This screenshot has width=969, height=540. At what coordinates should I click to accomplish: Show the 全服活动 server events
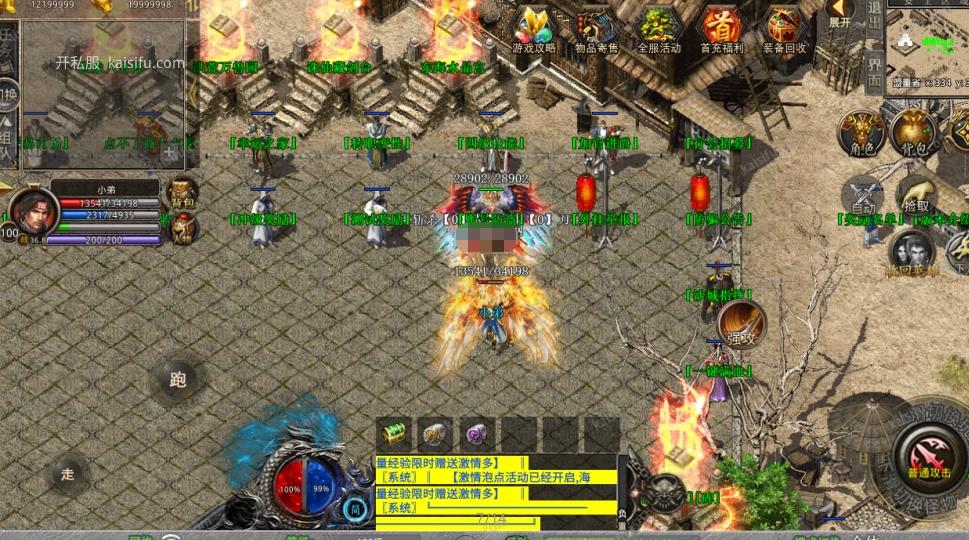point(658,29)
